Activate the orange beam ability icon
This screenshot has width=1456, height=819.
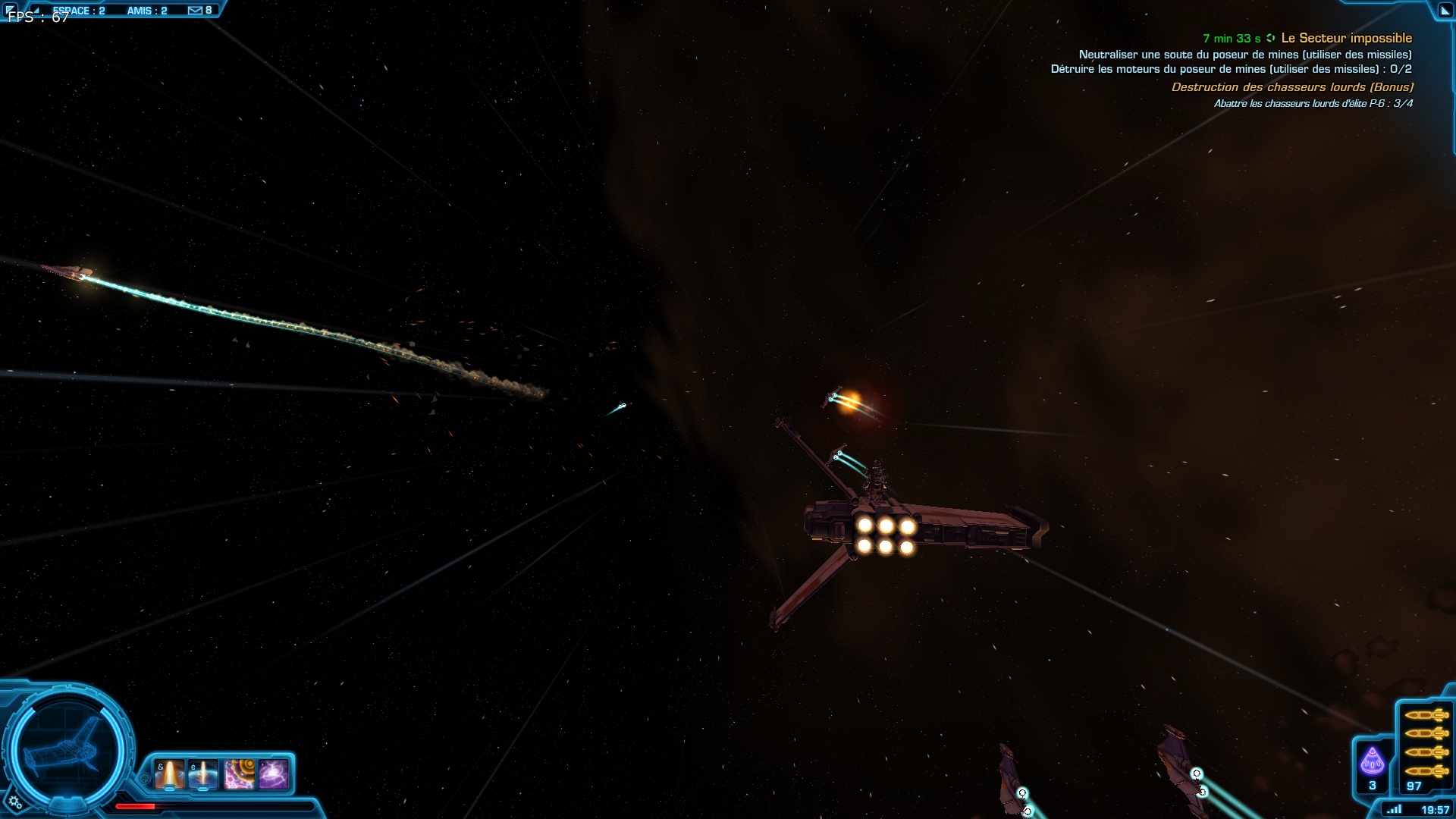click(x=169, y=775)
